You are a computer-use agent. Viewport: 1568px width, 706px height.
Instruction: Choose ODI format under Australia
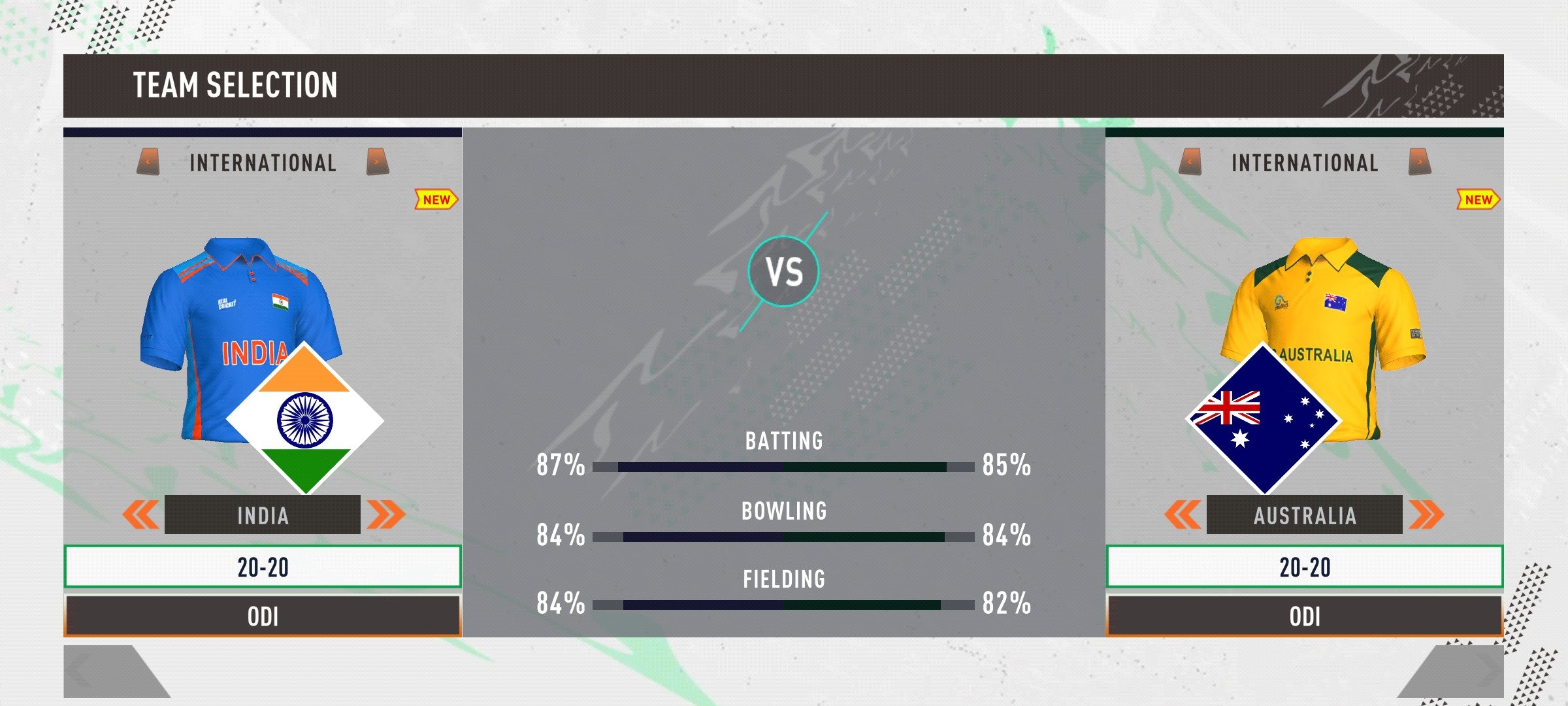pyautogui.click(x=1304, y=616)
